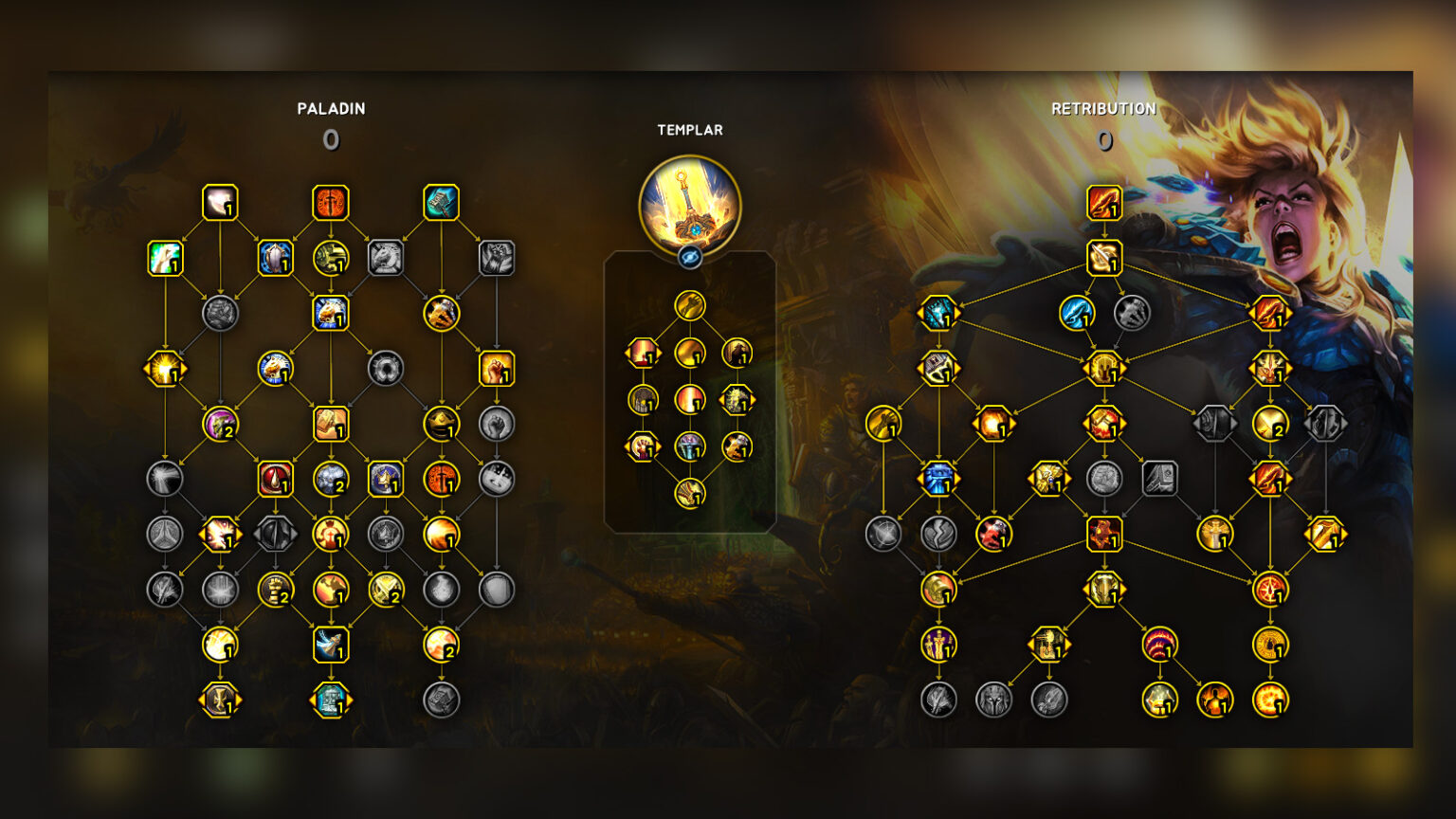Image resolution: width=1456 pixels, height=819 pixels.
Task: Click the point counter under PALADIN
Action: coord(330,139)
